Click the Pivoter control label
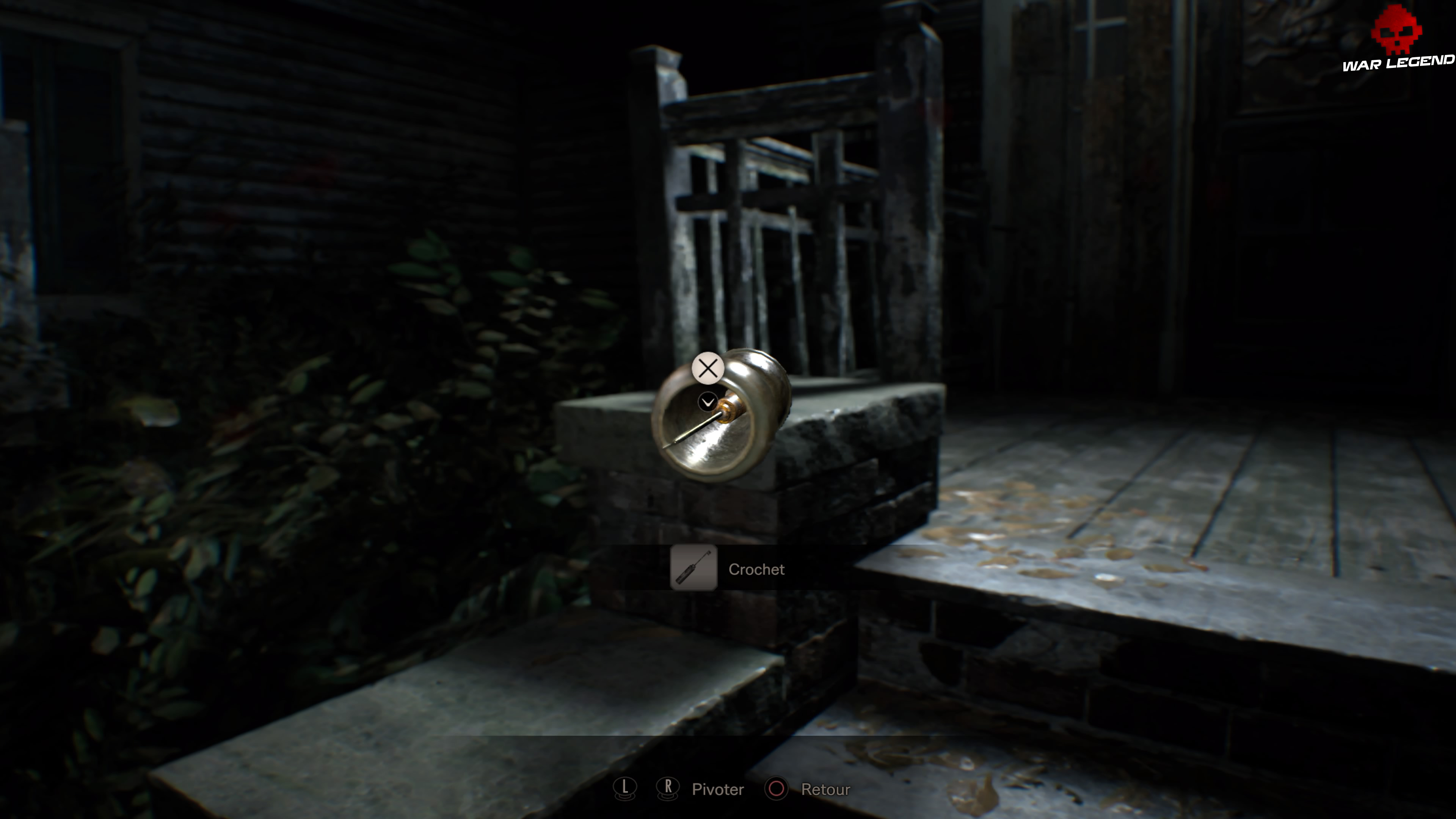The width and height of the screenshot is (1456, 819). (718, 789)
